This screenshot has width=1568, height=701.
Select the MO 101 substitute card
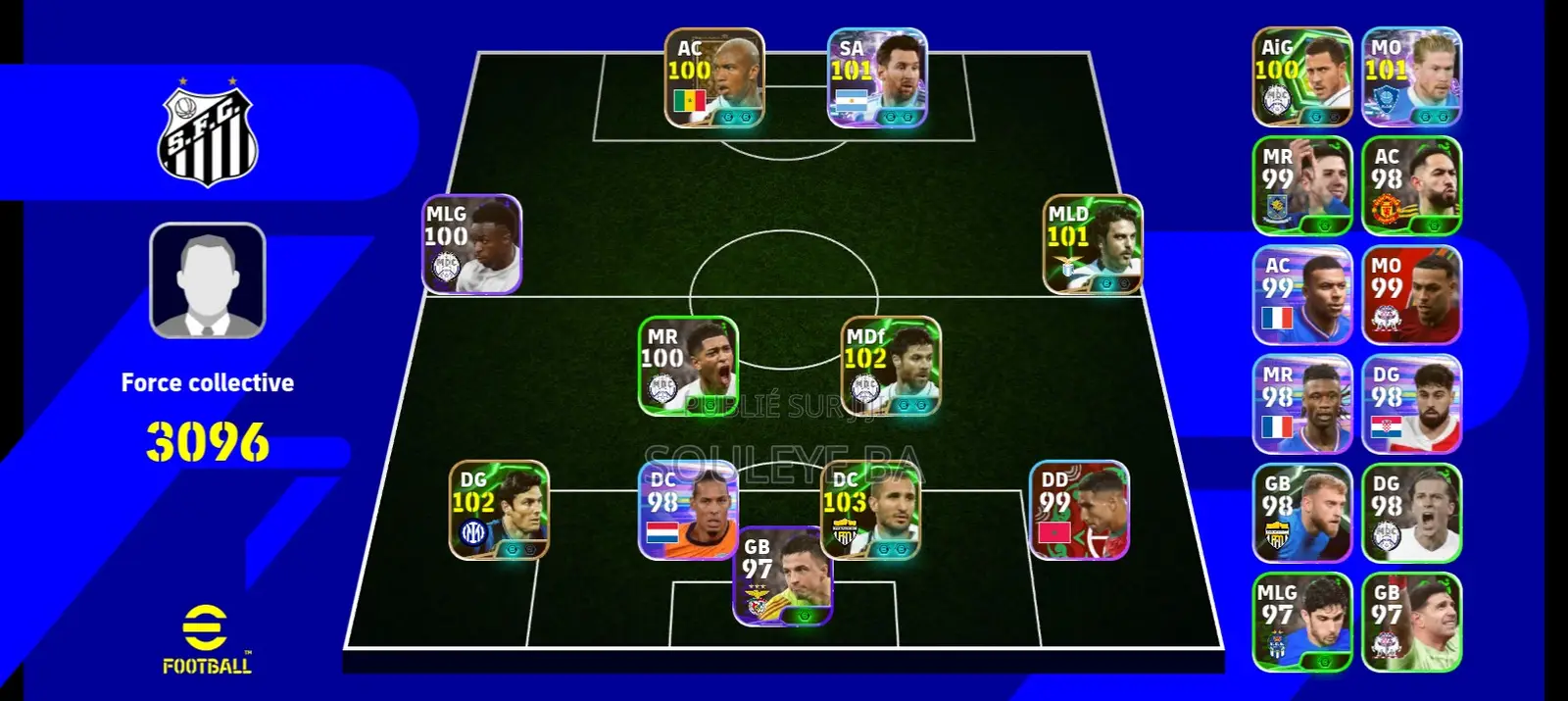(x=1411, y=77)
